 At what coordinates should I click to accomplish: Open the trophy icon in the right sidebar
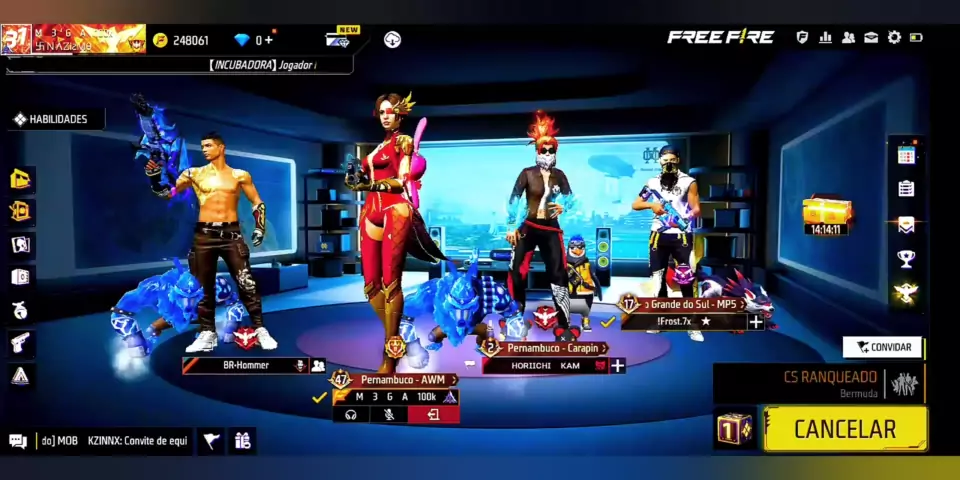click(906, 259)
